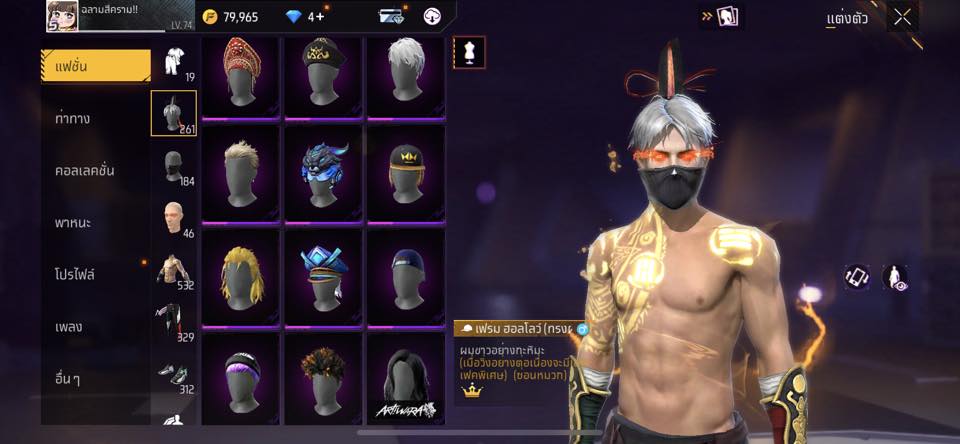Click the แต่งตัว dress-up button
Viewport: 960px width, 444px height.
click(x=847, y=18)
